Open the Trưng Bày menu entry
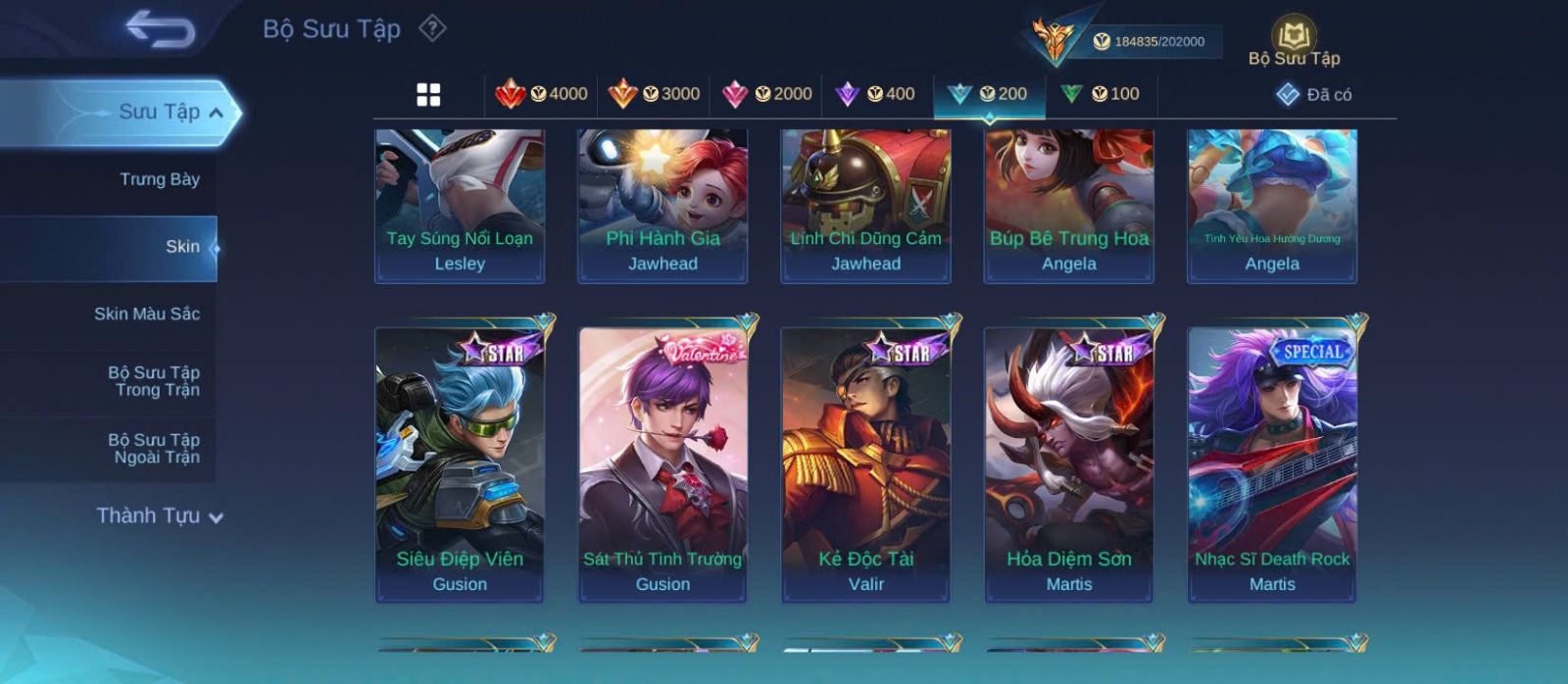Viewport: 1568px width, 684px height. tap(159, 179)
